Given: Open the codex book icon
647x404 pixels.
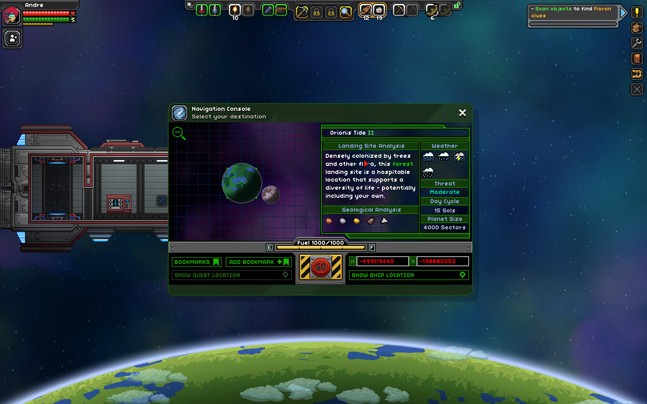Looking at the screenshot, I should (637, 59).
